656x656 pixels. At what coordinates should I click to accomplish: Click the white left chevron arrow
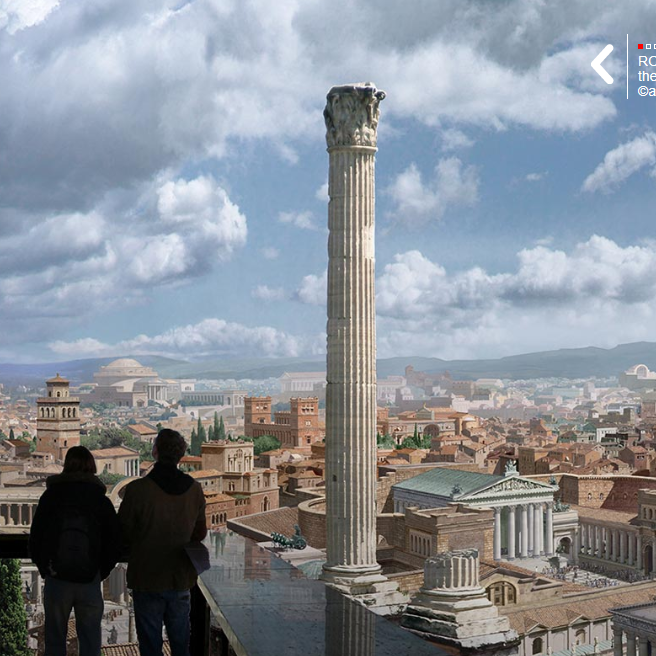pyautogui.click(x=602, y=64)
